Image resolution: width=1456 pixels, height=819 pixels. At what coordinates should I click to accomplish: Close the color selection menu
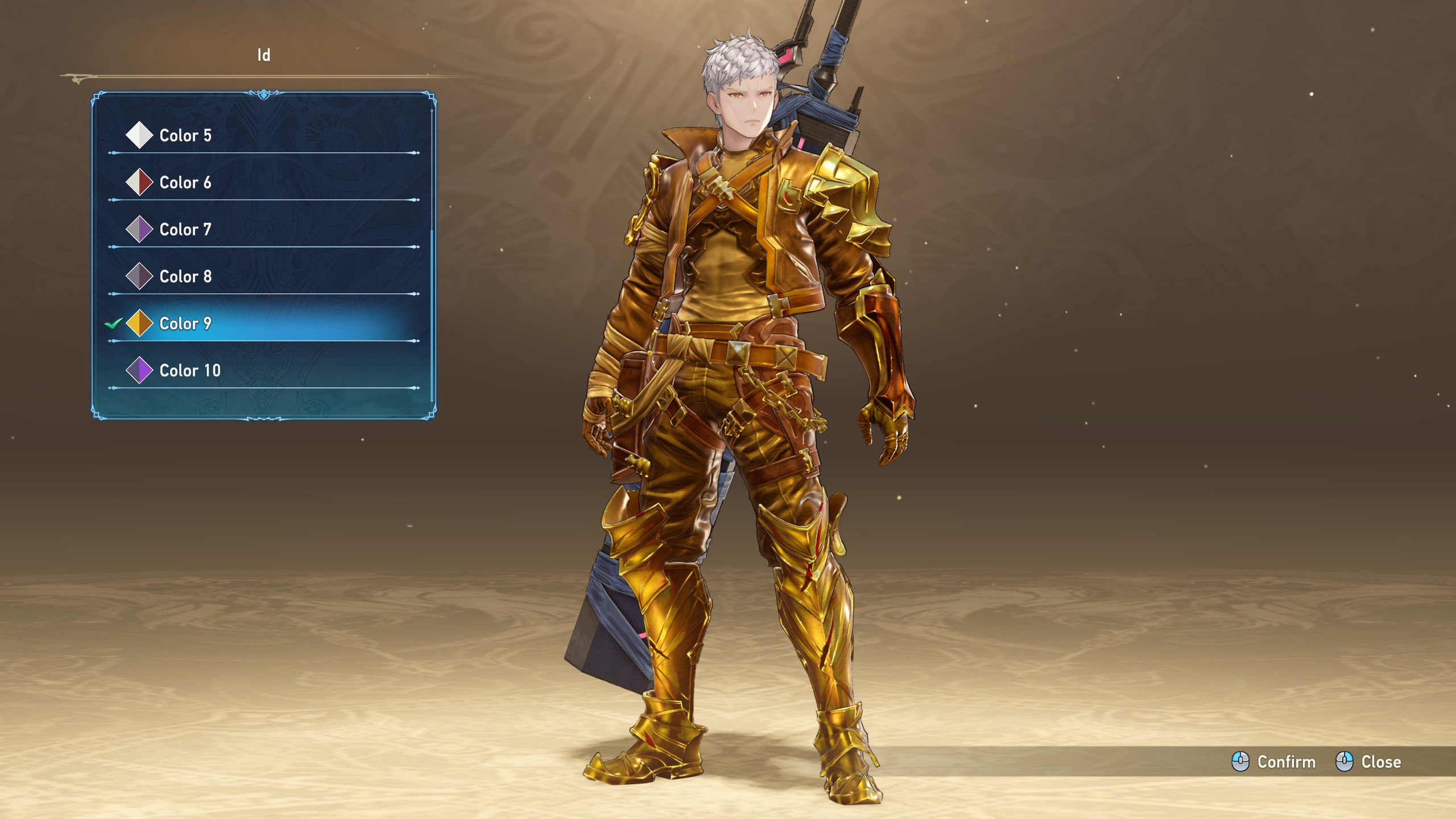click(x=1368, y=762)
